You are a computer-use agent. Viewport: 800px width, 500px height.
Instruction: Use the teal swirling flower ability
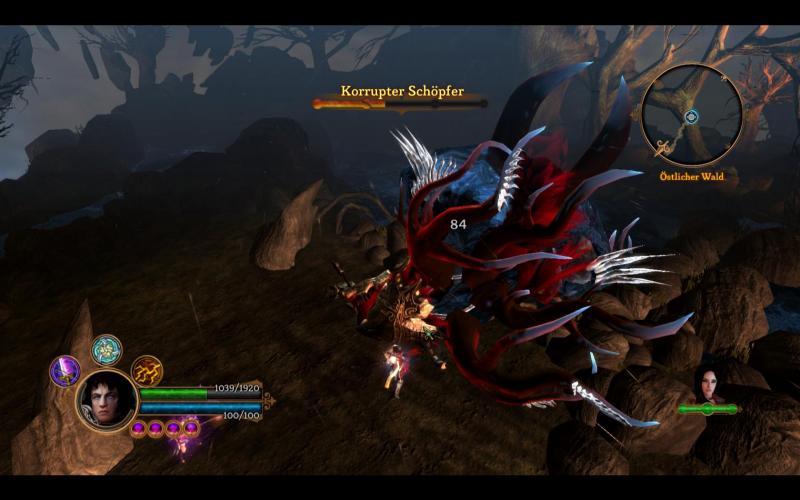(x=106, y=349)
